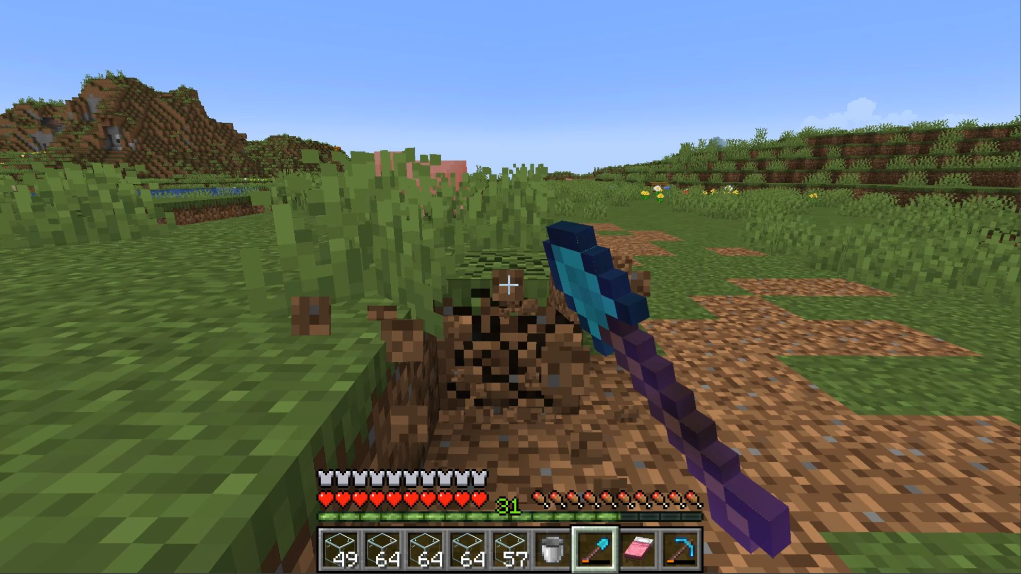Pick the pink bed hotbar slot

click(638, 549)
